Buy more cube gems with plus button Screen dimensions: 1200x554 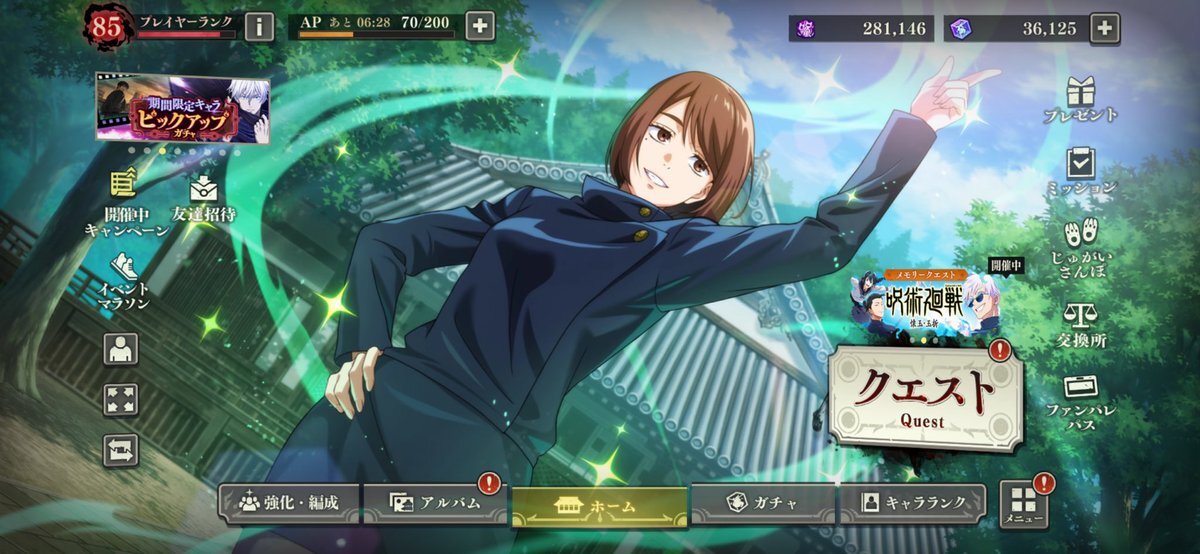[x=1104, y=28]
